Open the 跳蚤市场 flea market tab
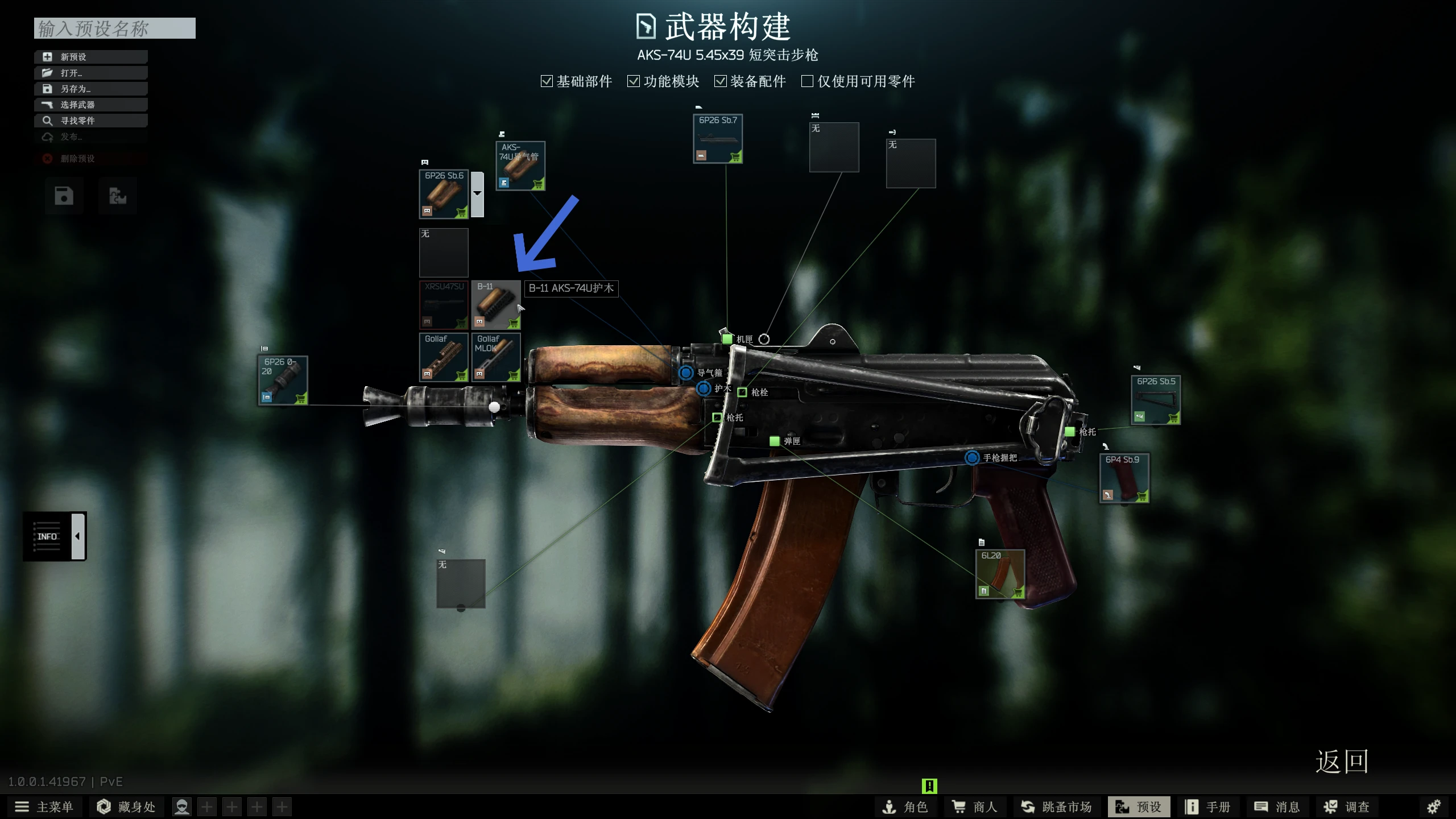Image resolution: width=1456 pixels, height=819 pixels. [x=1057, y=807]
